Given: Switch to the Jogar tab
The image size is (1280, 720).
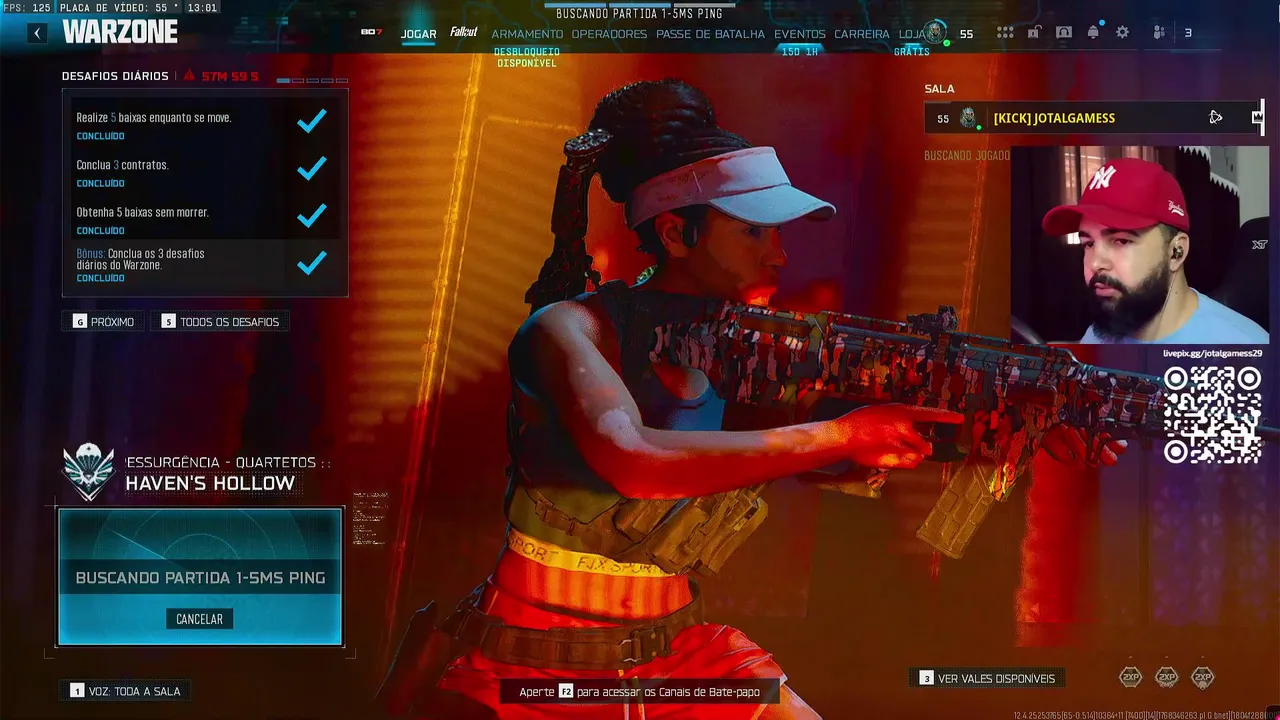Looking at the screenshot, I should (418, 34).
